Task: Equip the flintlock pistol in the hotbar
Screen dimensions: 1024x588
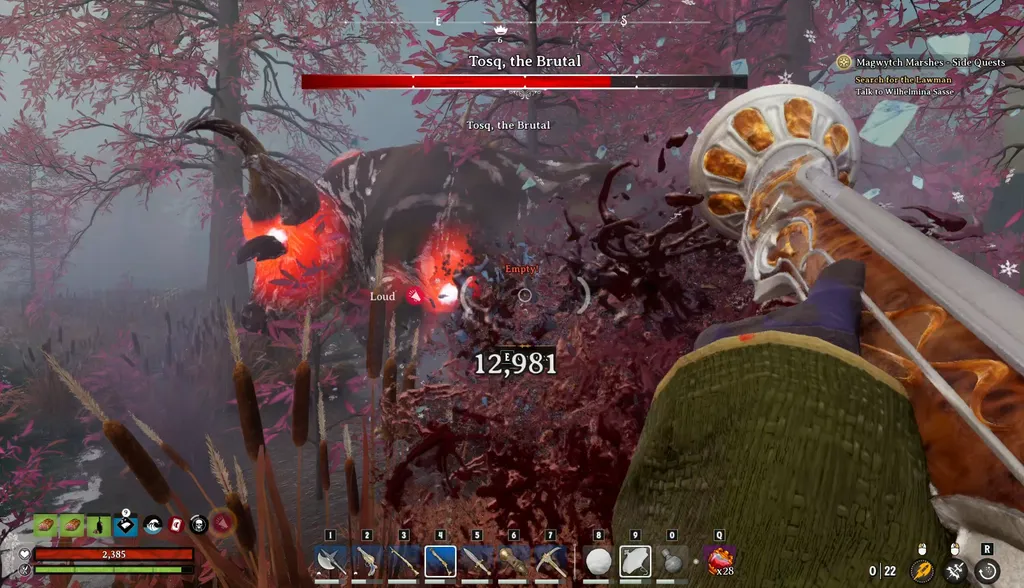Action: (367, 561)
